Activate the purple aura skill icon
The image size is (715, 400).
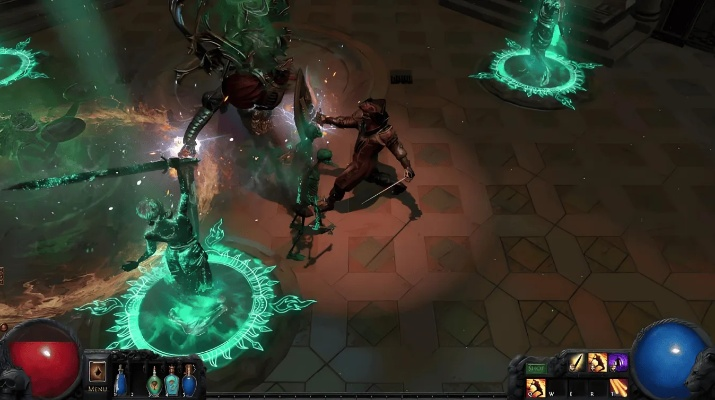pos(618,363)
